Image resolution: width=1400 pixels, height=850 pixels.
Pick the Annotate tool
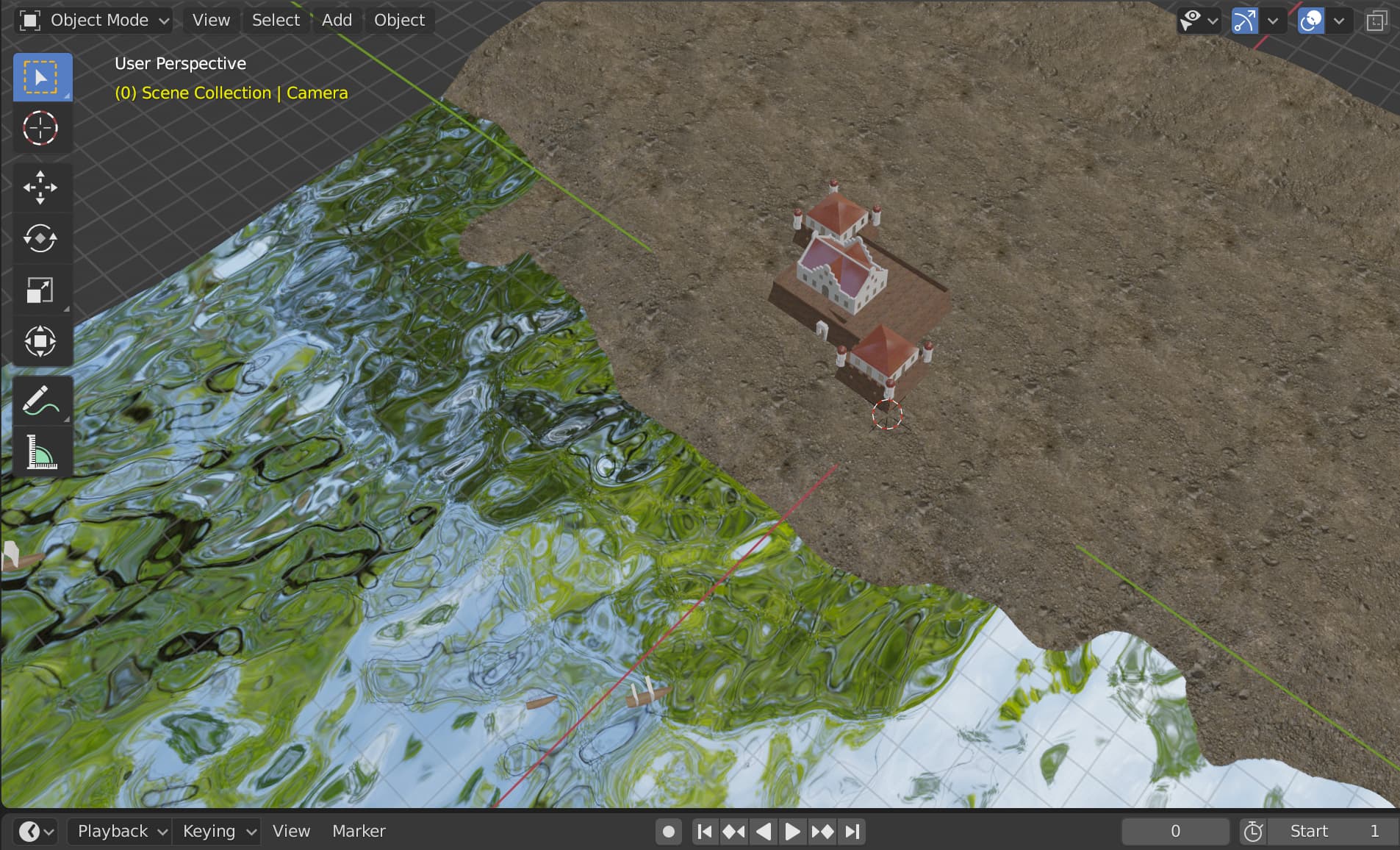click(x=42, y=400)
